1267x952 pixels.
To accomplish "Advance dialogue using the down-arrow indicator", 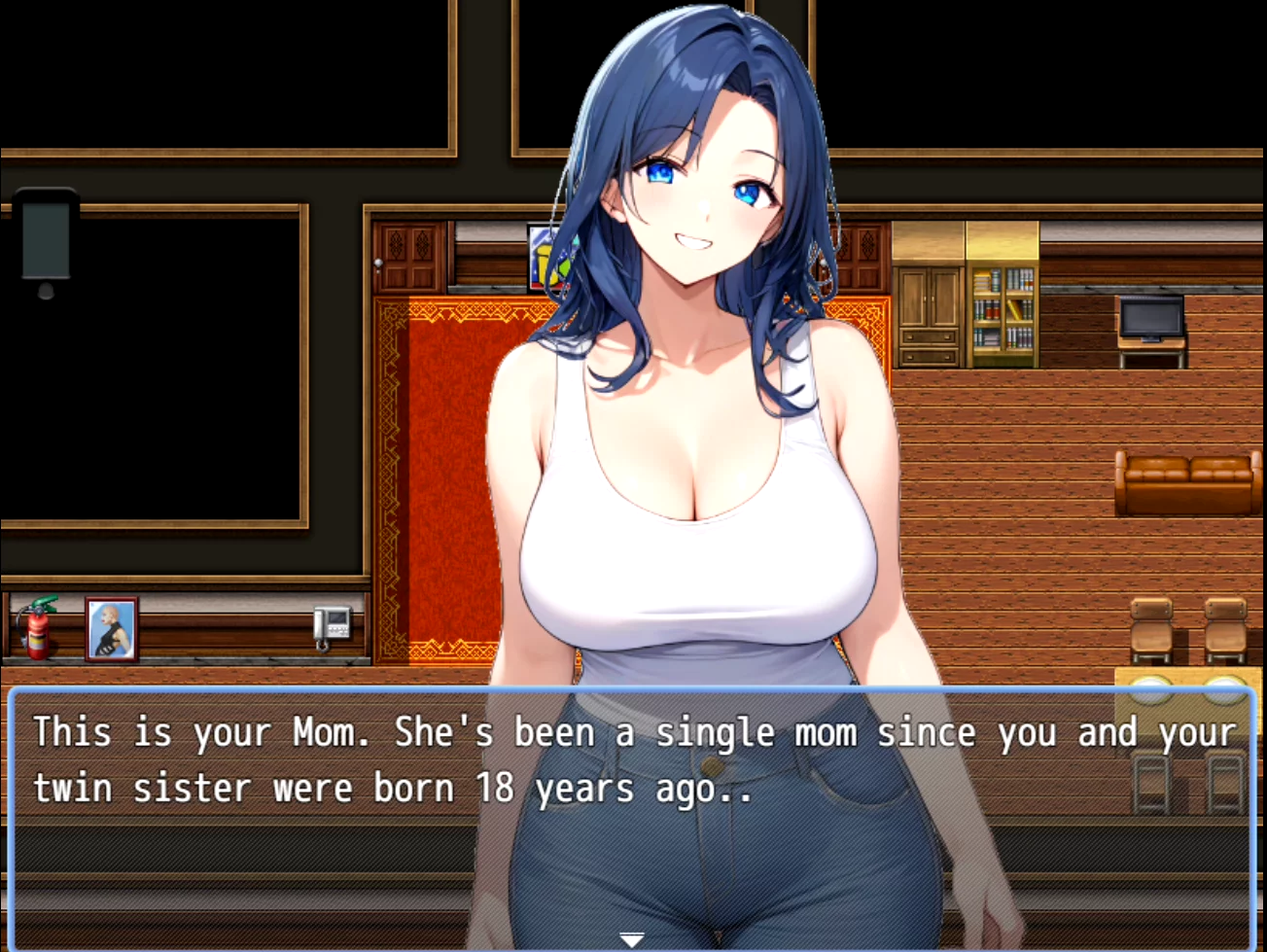I will (632, 939).
